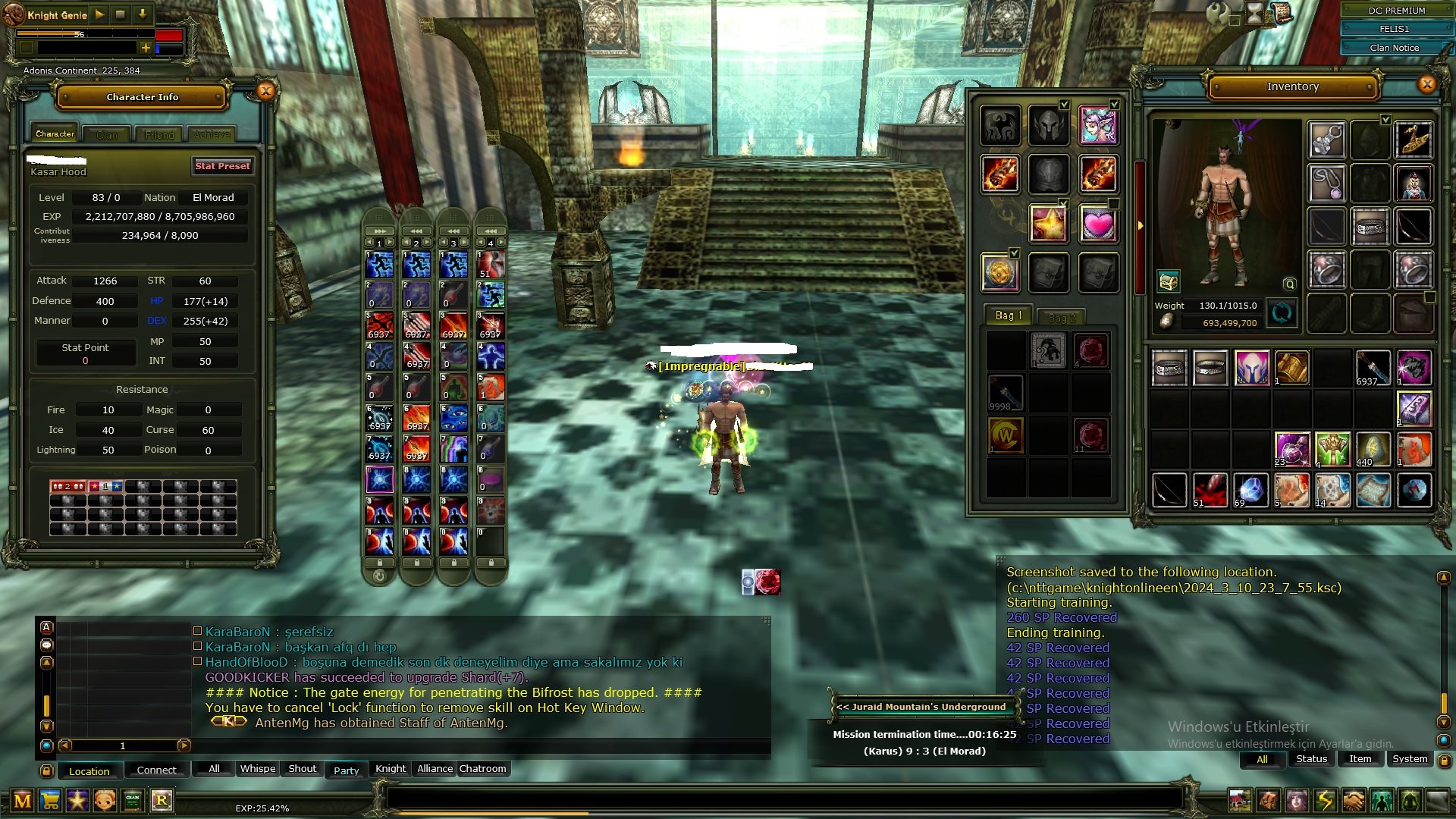Click the Moradon "M" icon on the bottom bar

point(21,800)
